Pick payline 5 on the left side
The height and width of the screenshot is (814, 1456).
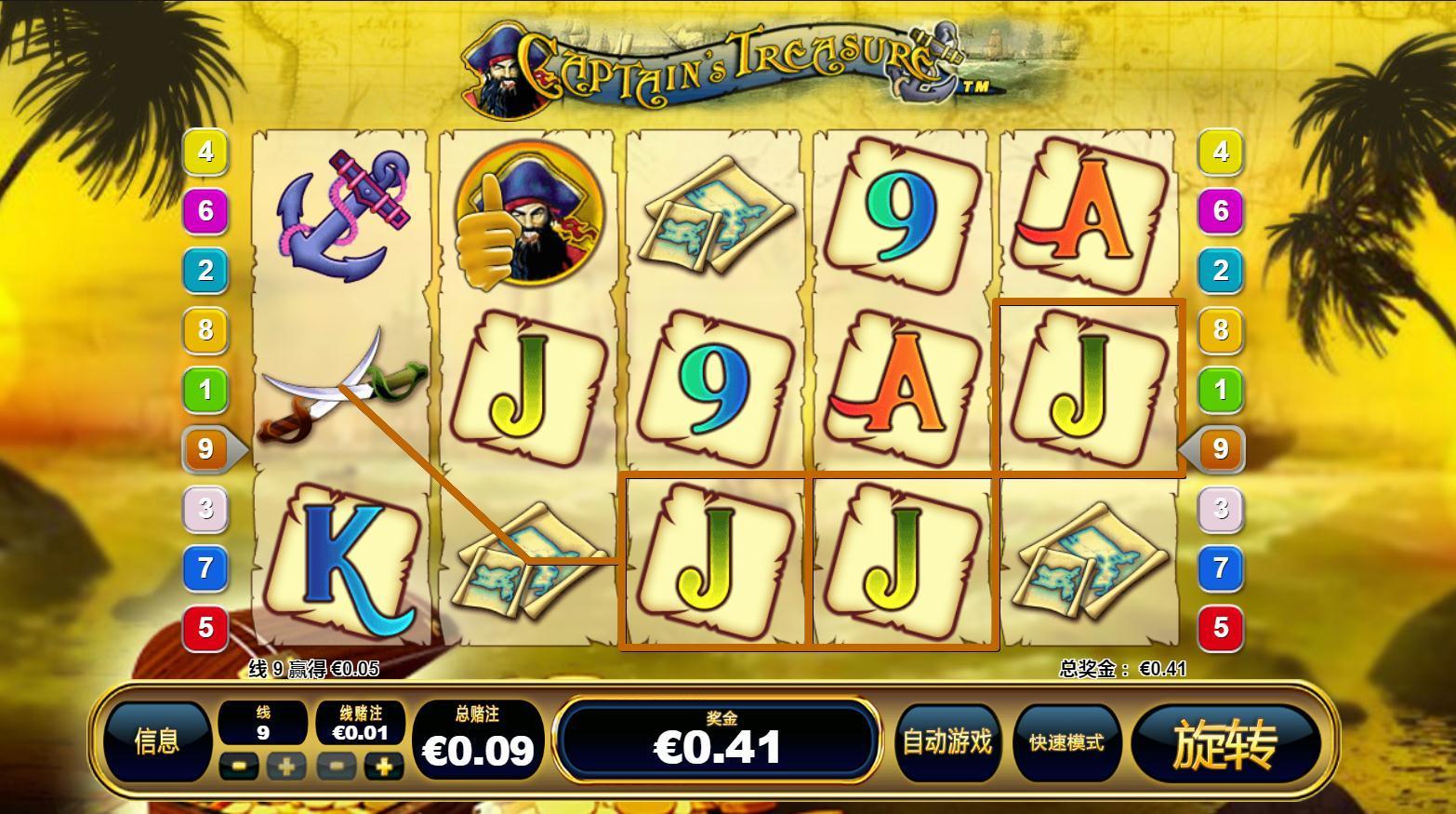(x=205, y=627)
